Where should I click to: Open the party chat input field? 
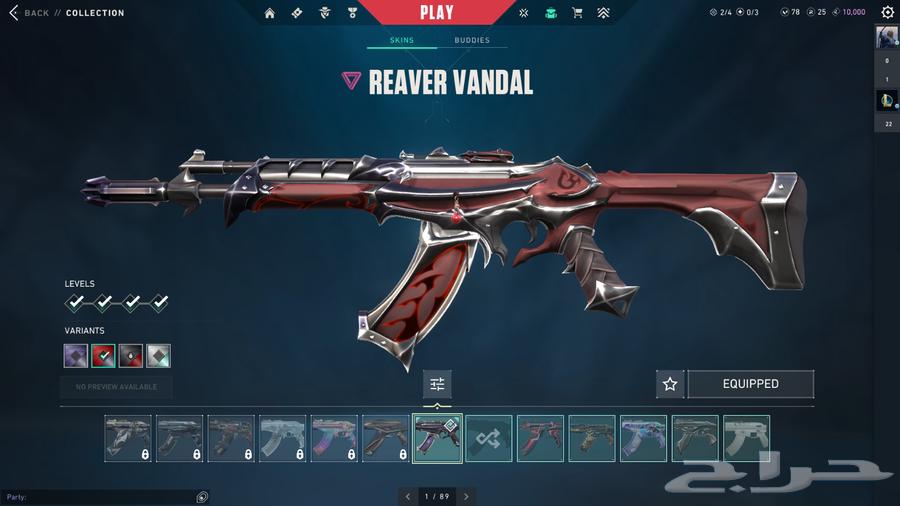100,497
